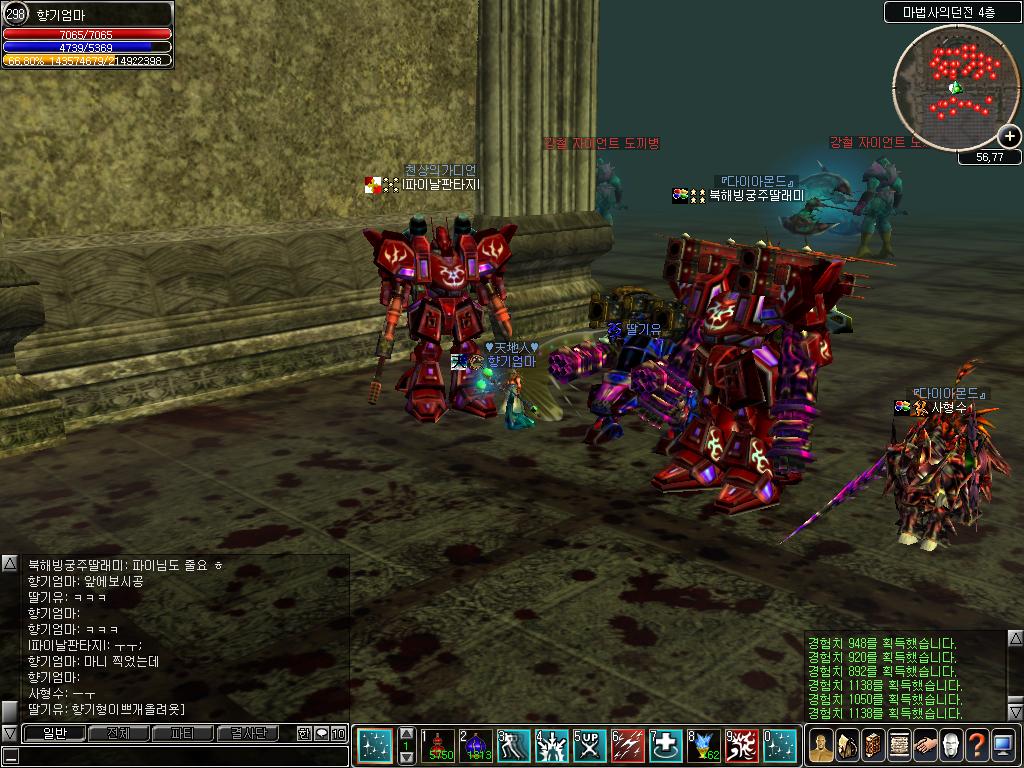Activate the red lightning slash skill in slot 6

627,746
